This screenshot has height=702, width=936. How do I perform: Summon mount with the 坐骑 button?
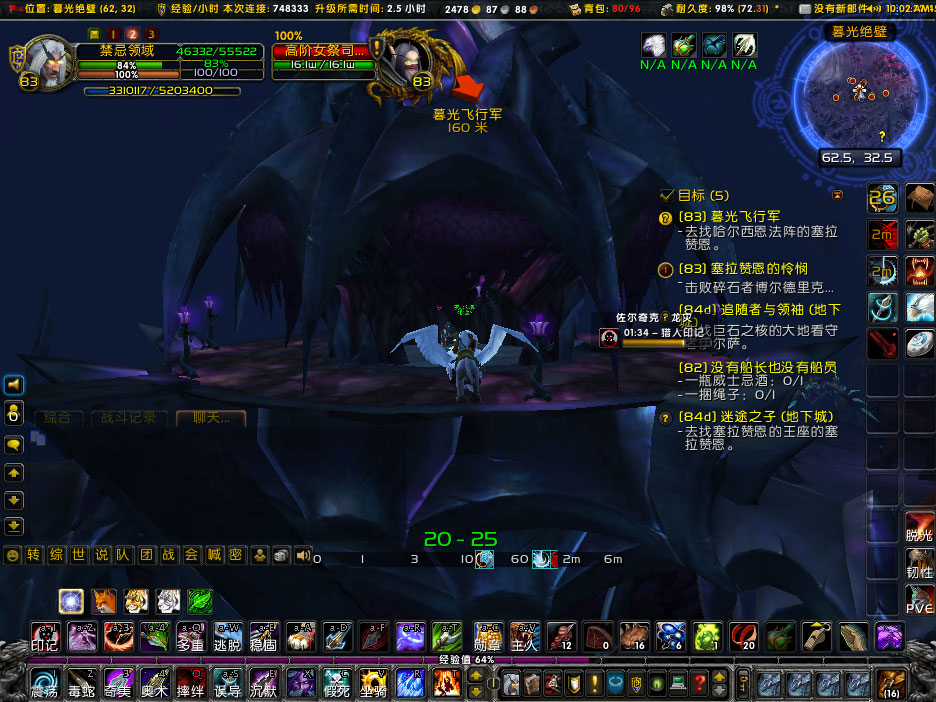pyautogui.click(x=374, y=684)
